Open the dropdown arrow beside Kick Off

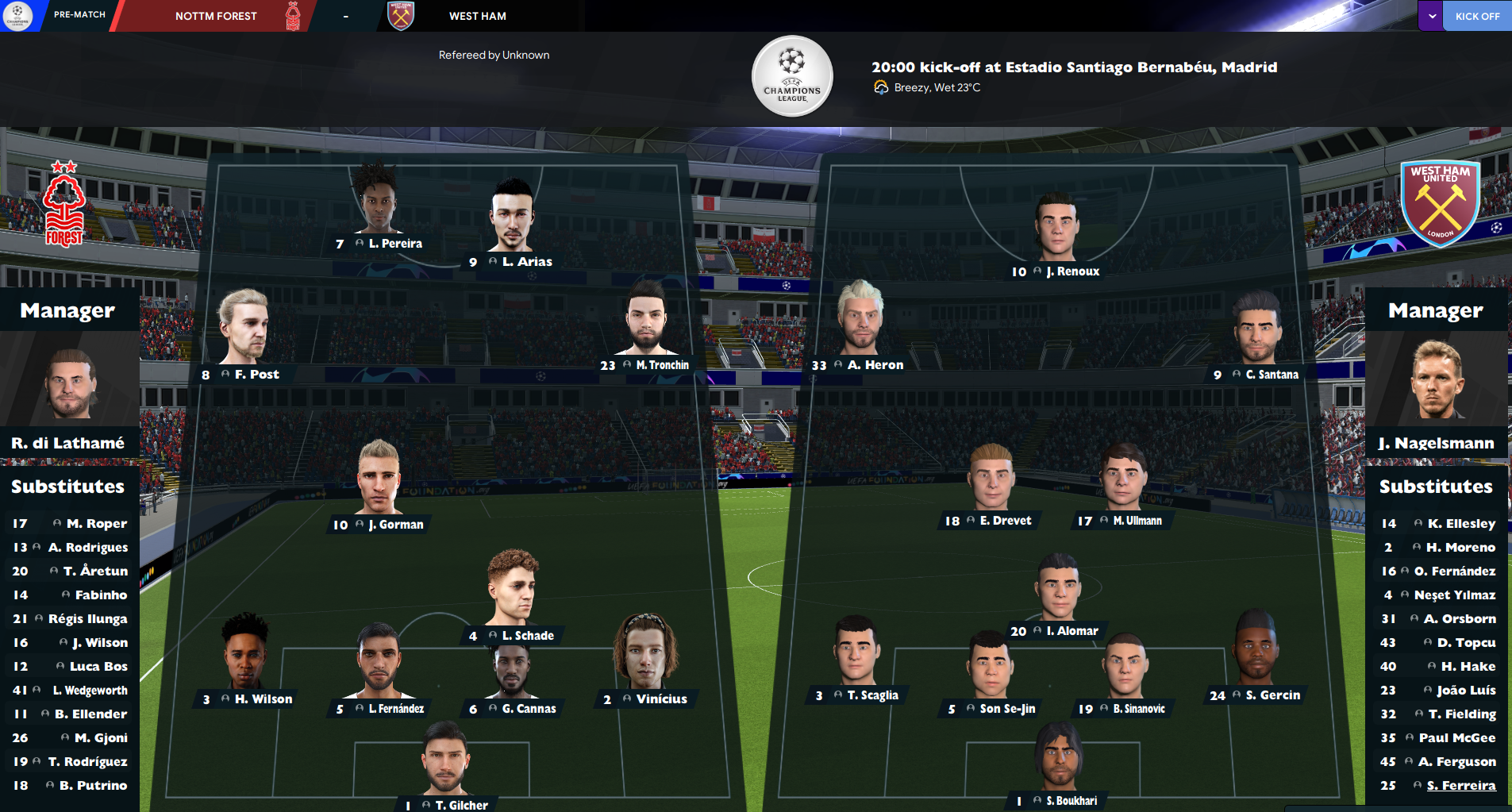[1431, 16]
